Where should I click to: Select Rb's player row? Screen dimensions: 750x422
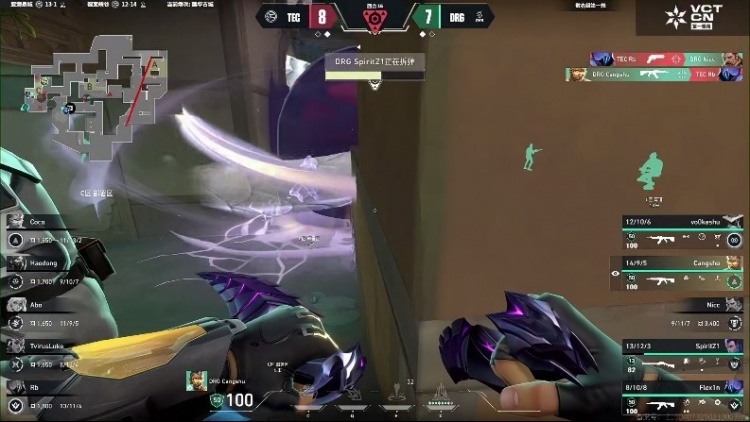pos(45,397)
